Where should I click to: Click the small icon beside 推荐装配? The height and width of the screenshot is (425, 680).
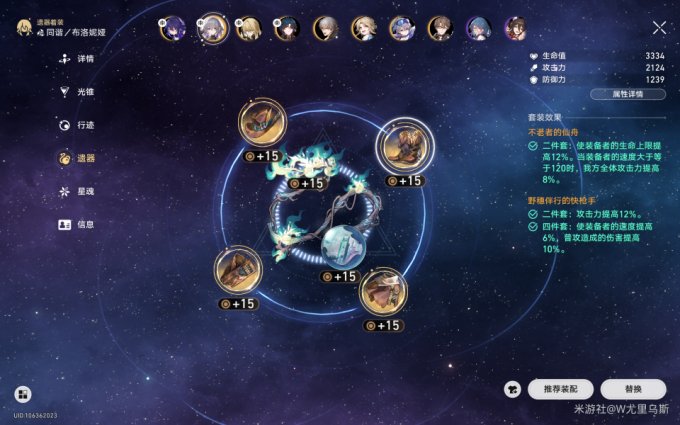(x=512, y=389)
